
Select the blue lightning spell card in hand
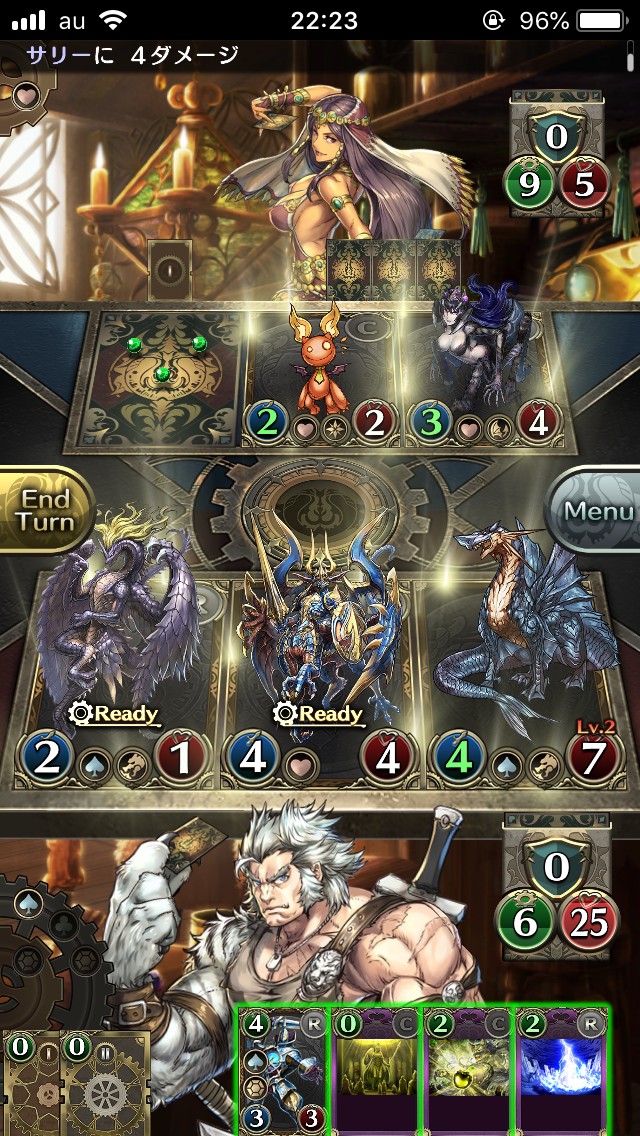click(562, 1070)
